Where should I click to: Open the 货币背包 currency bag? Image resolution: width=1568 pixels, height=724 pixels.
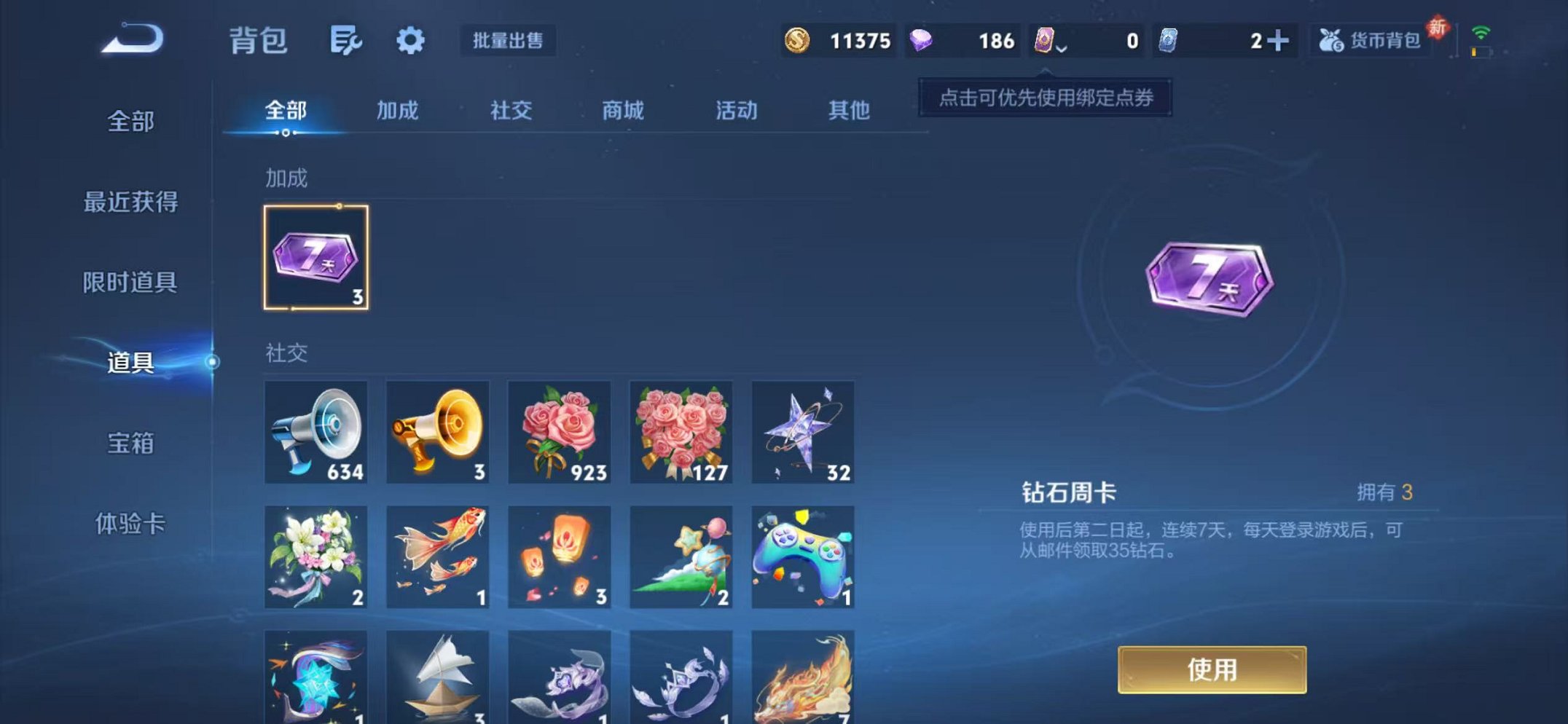pyautogui.click(x=1368, y=42)
